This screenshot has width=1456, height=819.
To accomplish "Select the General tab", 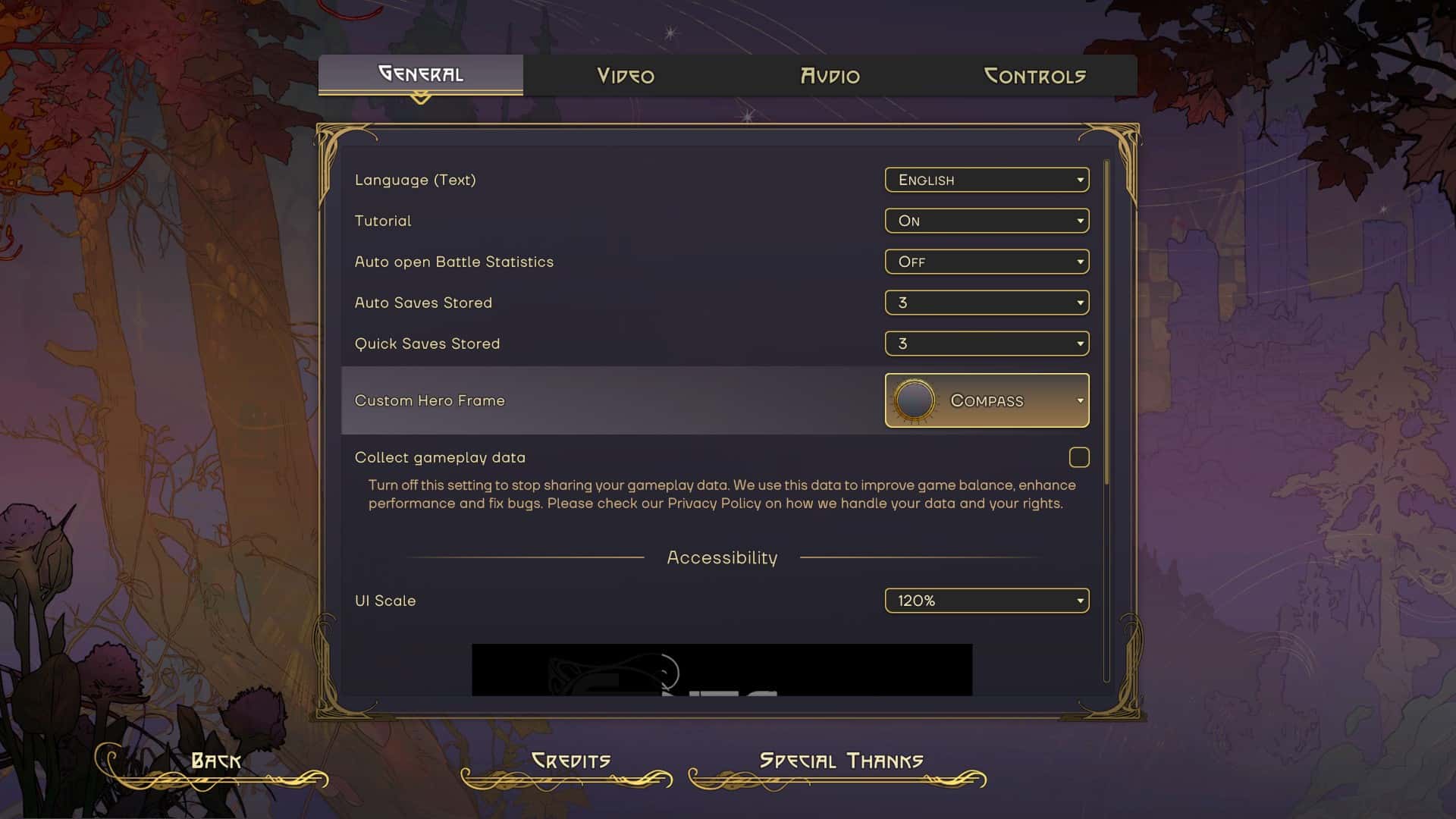I will 419,74.
